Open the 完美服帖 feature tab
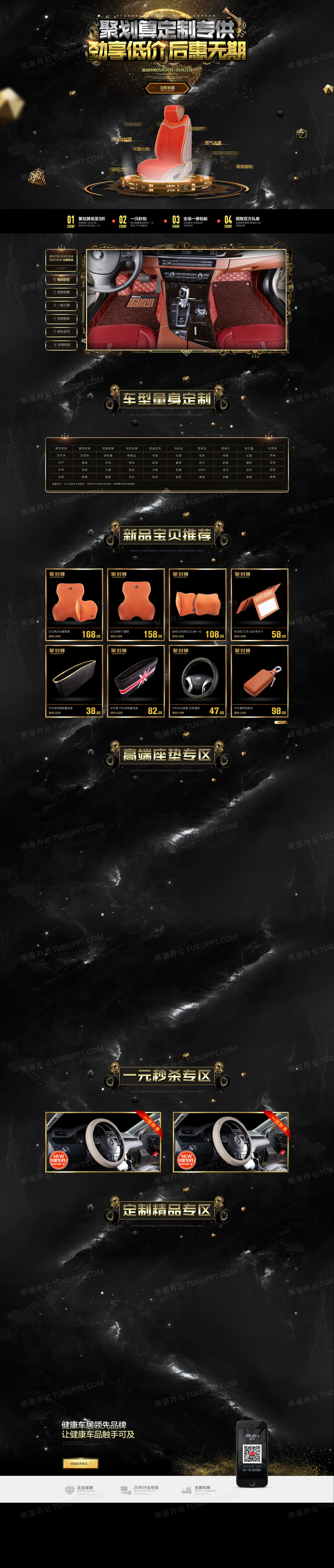The width and height of the screenshot is (334, 1568). tap(61, 318)
